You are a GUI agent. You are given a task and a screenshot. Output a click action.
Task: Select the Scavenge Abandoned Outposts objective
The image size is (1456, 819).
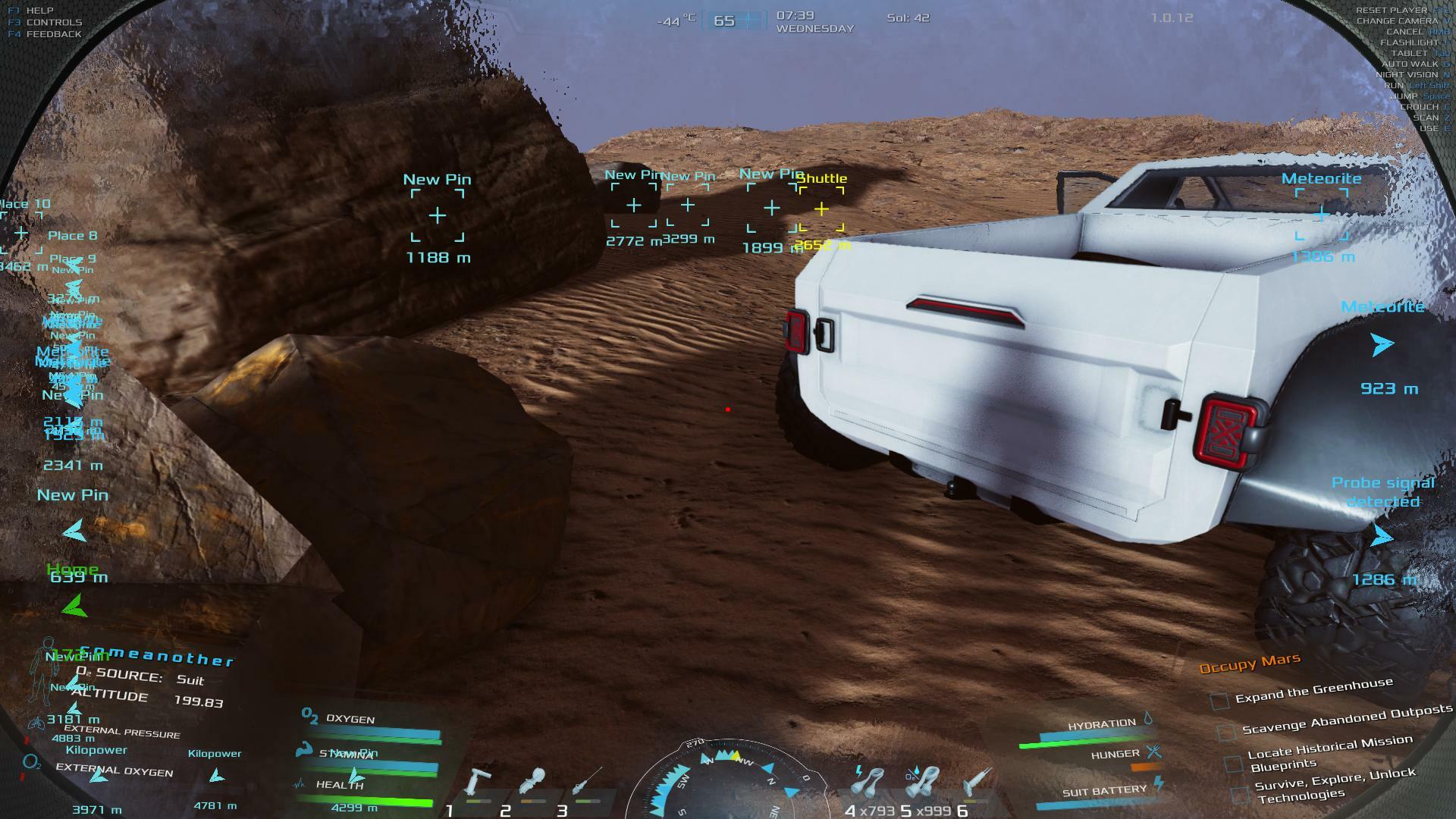click(1347, 720)
